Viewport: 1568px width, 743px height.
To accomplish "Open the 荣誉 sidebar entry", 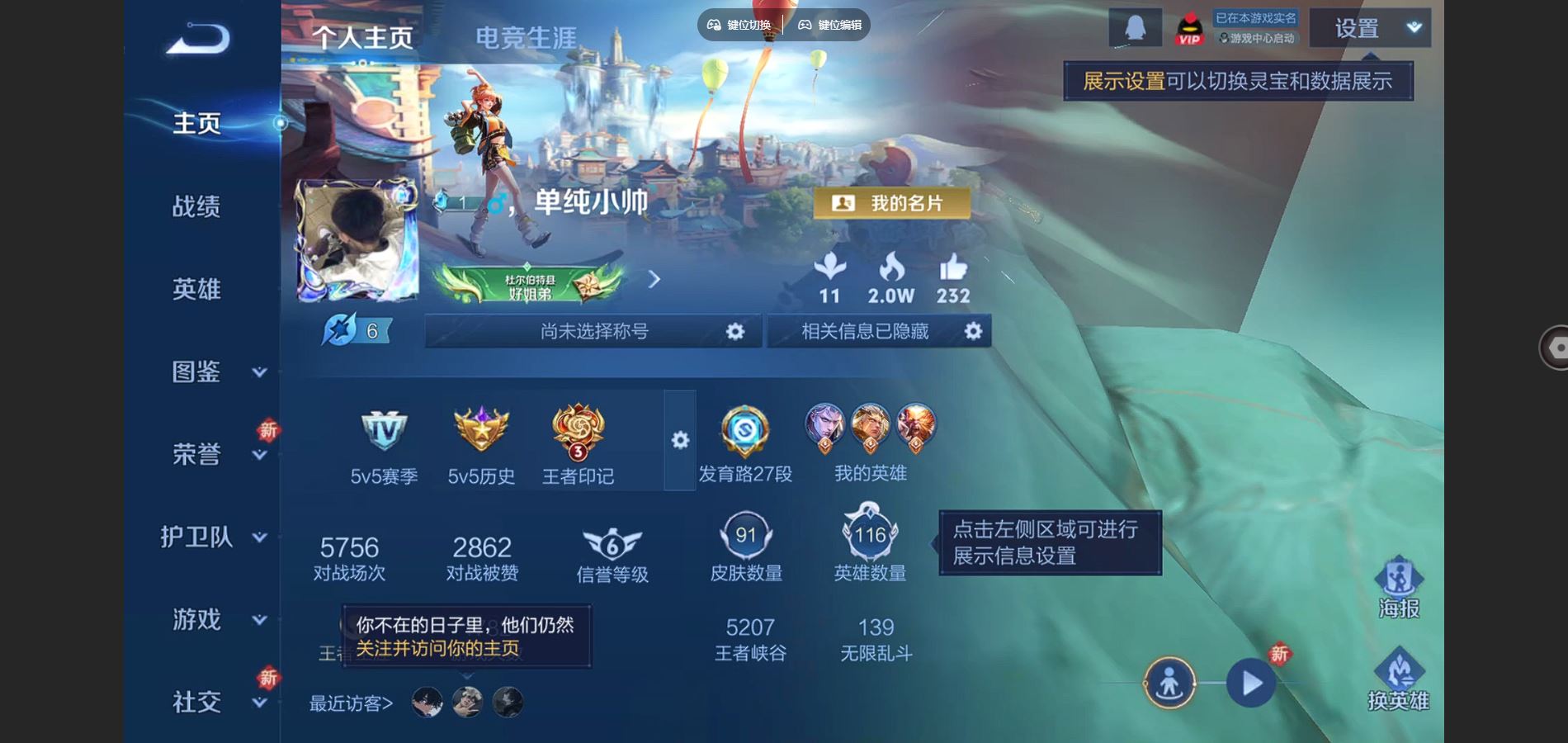I will [x=198, y=454].
